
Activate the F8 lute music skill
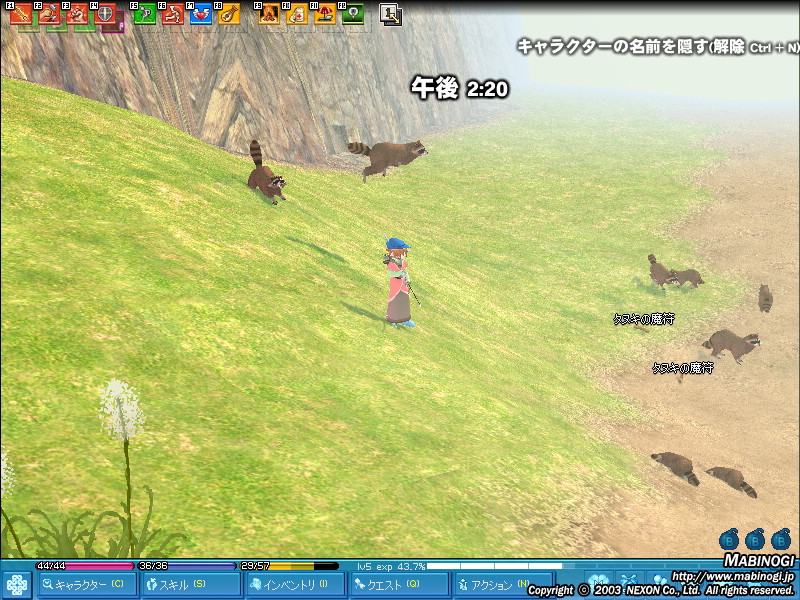[229, 14]
